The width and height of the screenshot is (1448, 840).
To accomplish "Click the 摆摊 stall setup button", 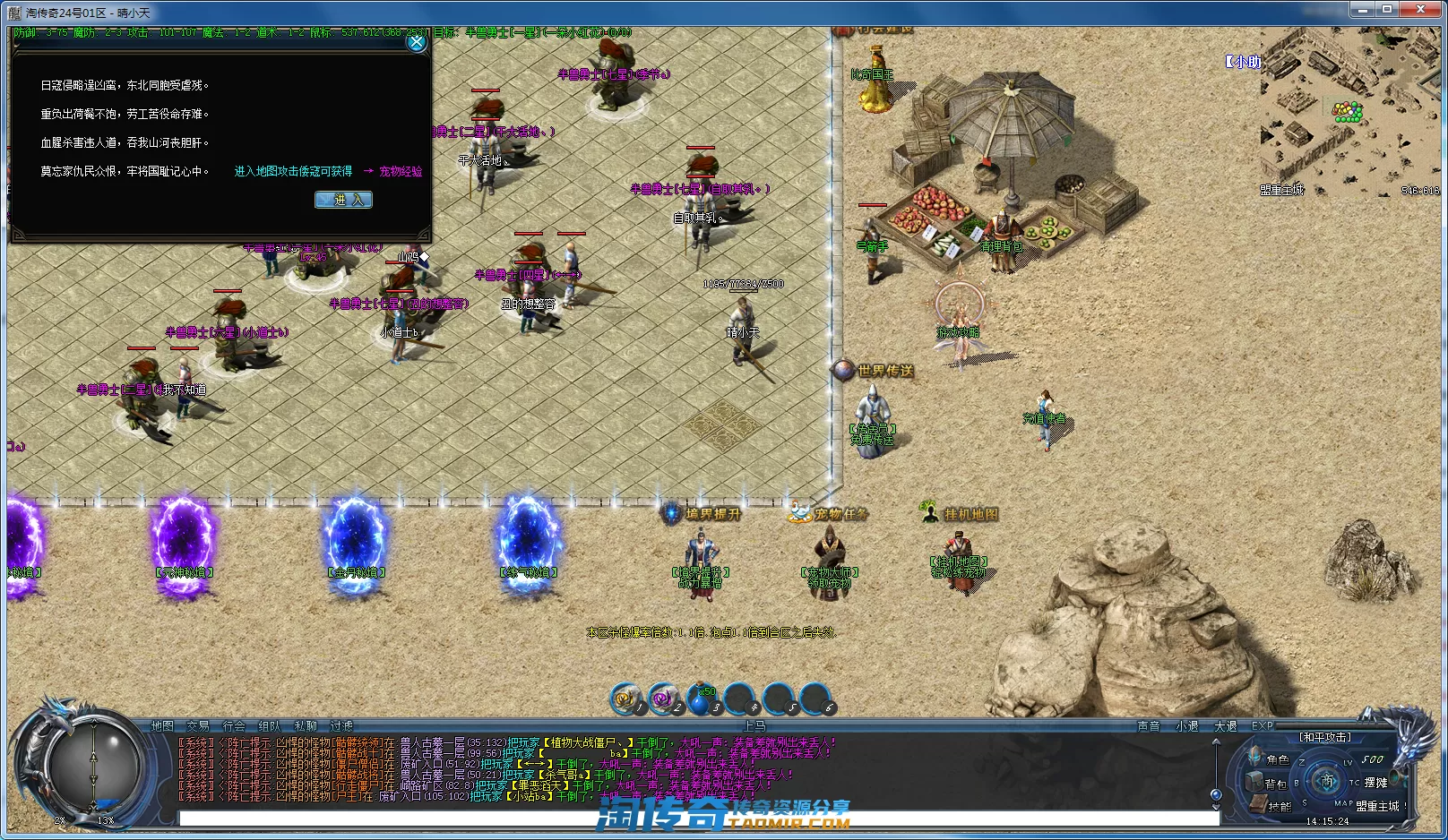I will point(1375,783).
